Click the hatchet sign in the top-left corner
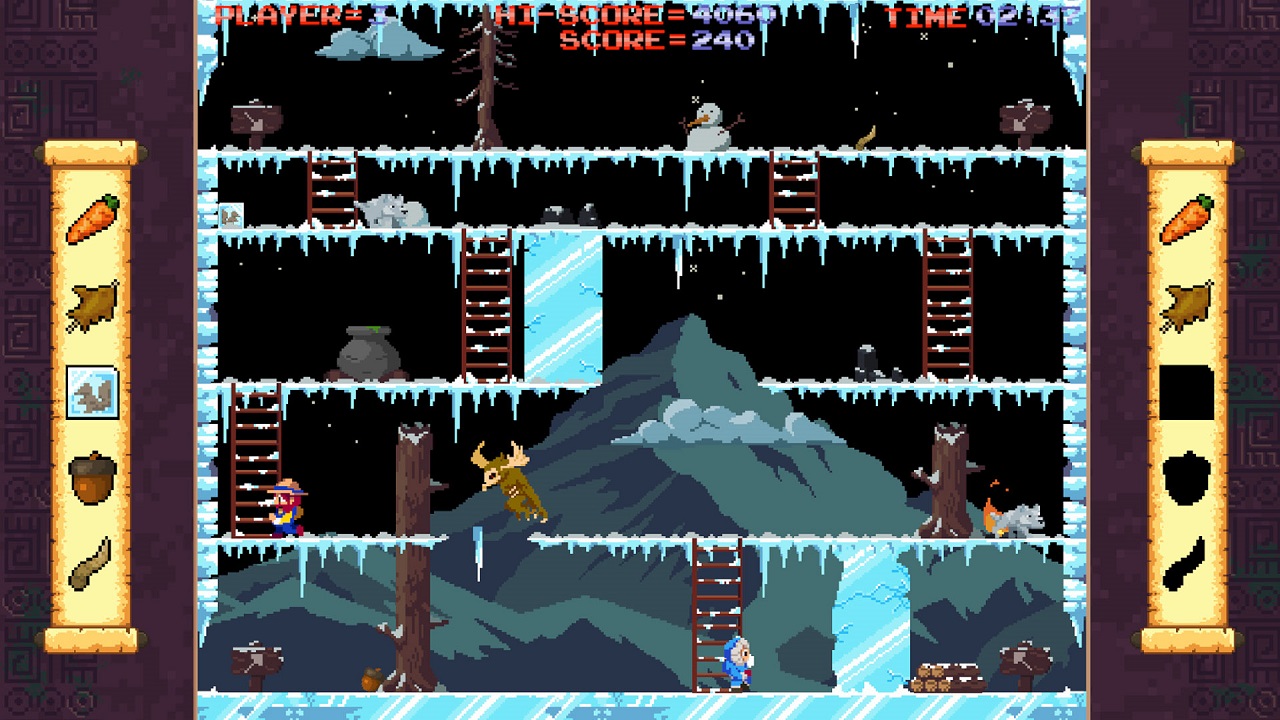 256,119
